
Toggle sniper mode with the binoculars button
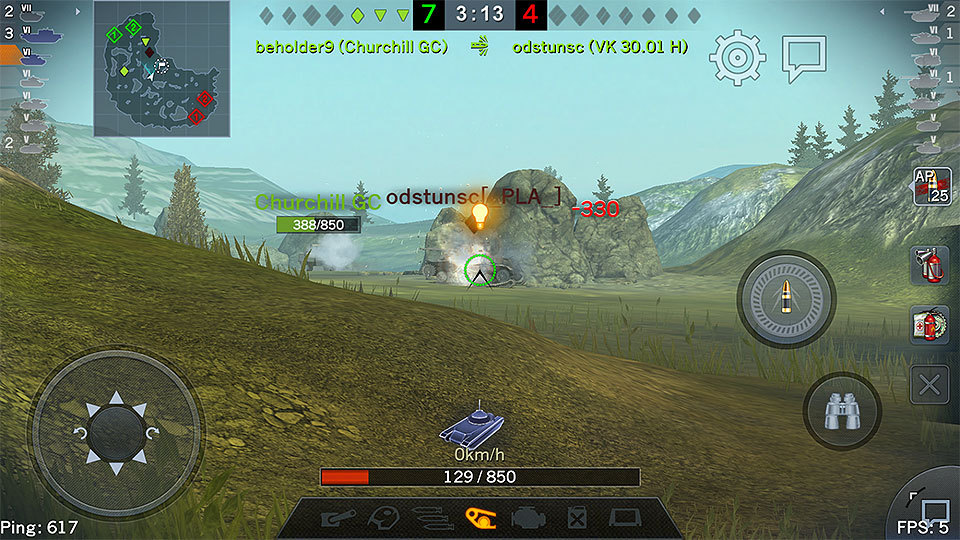842,411
